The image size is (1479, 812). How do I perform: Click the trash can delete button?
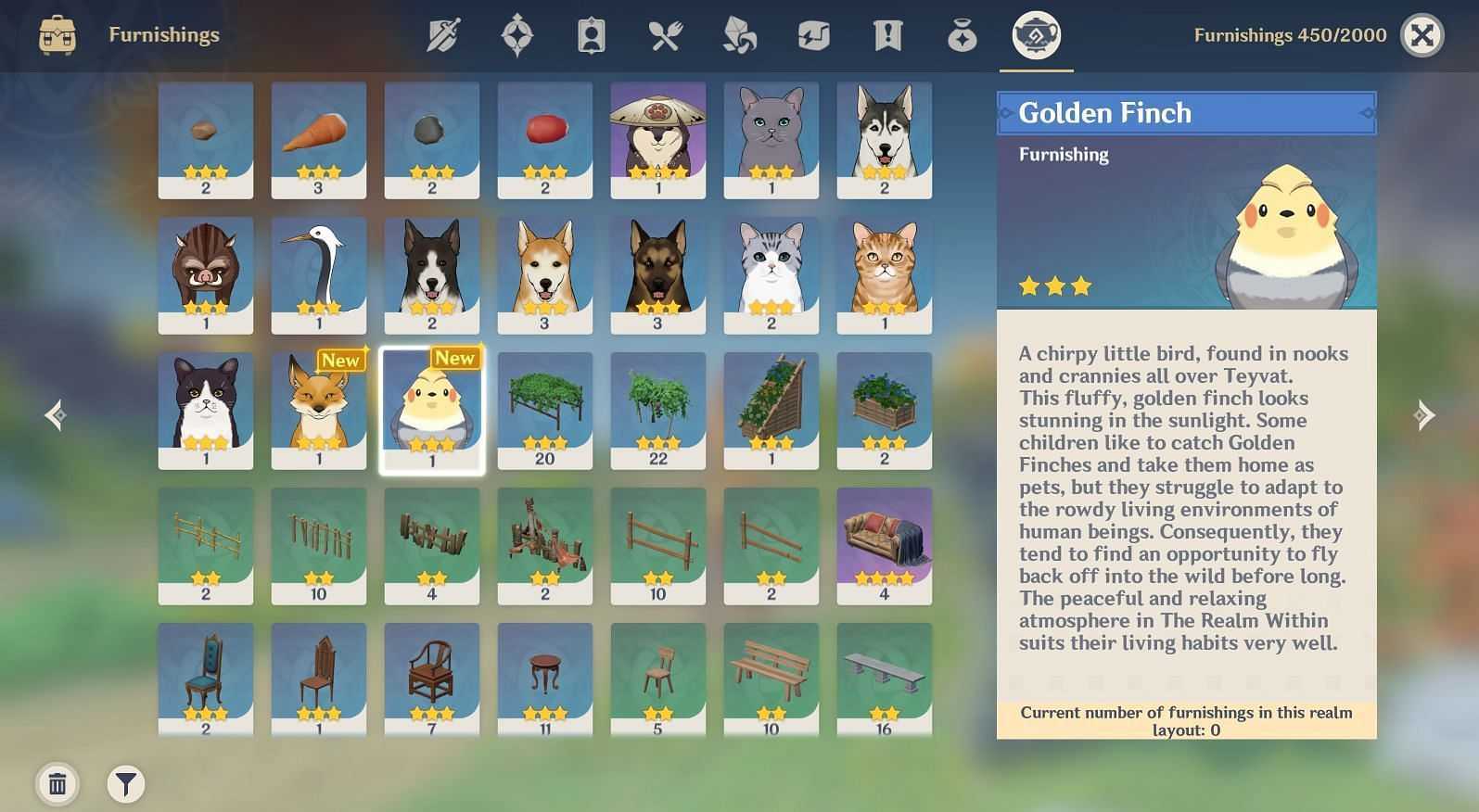click(x=57, y=784)
